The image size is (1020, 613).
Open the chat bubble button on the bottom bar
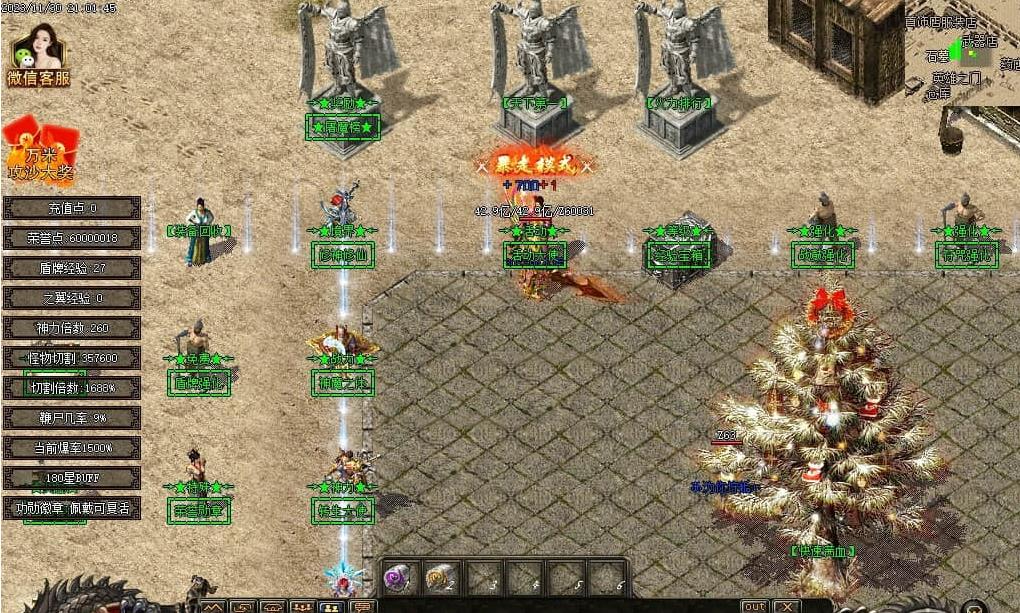point(362,606)
